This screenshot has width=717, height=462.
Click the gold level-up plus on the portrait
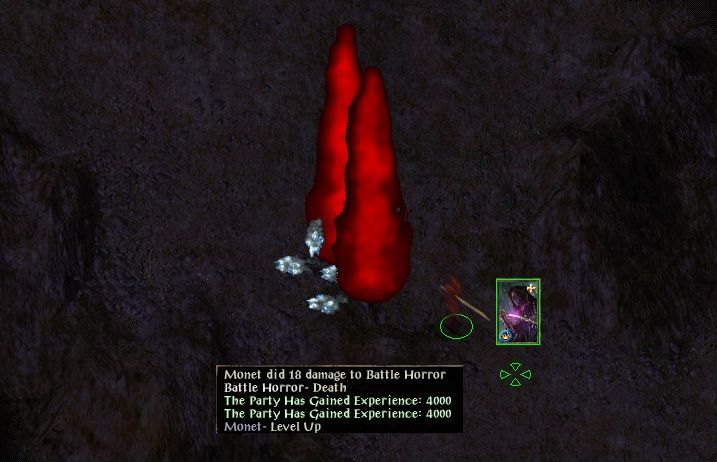(x=531, y=288)
